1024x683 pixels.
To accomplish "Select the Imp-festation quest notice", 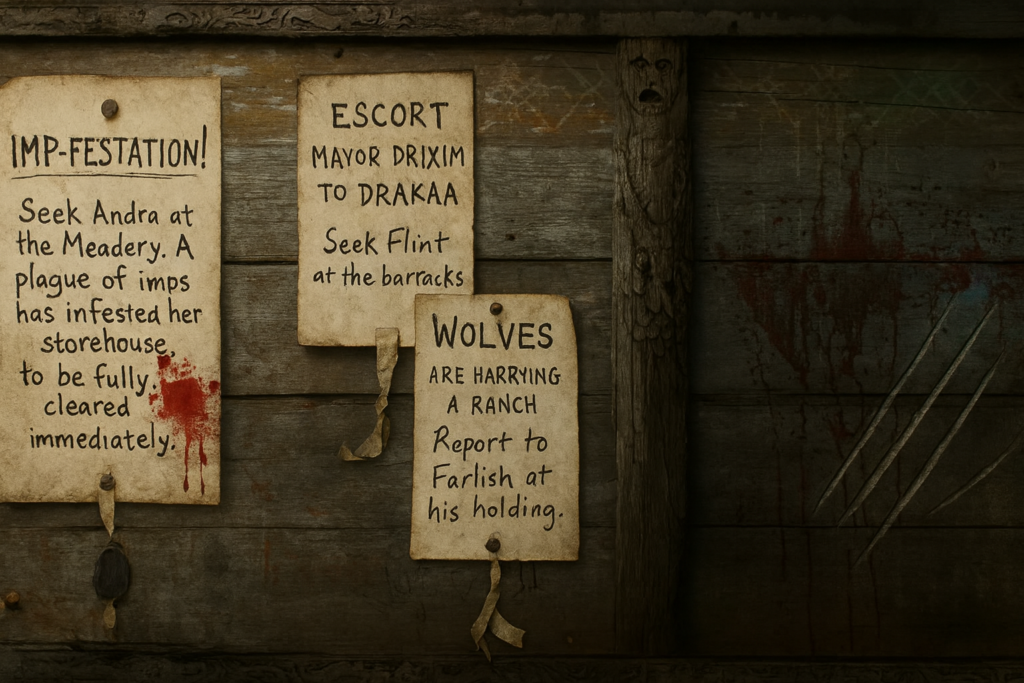I will 109,290.
